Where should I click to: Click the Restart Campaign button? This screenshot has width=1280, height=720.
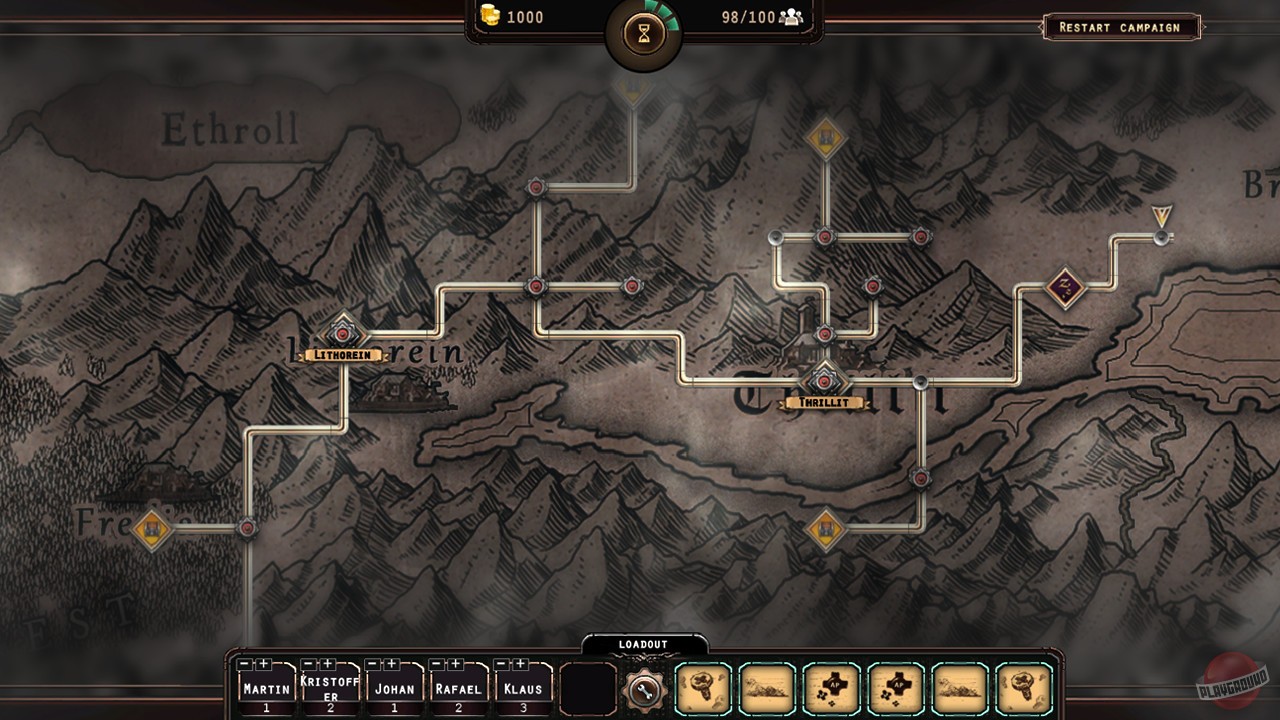pyautogui.click(x=1120, y=27)
